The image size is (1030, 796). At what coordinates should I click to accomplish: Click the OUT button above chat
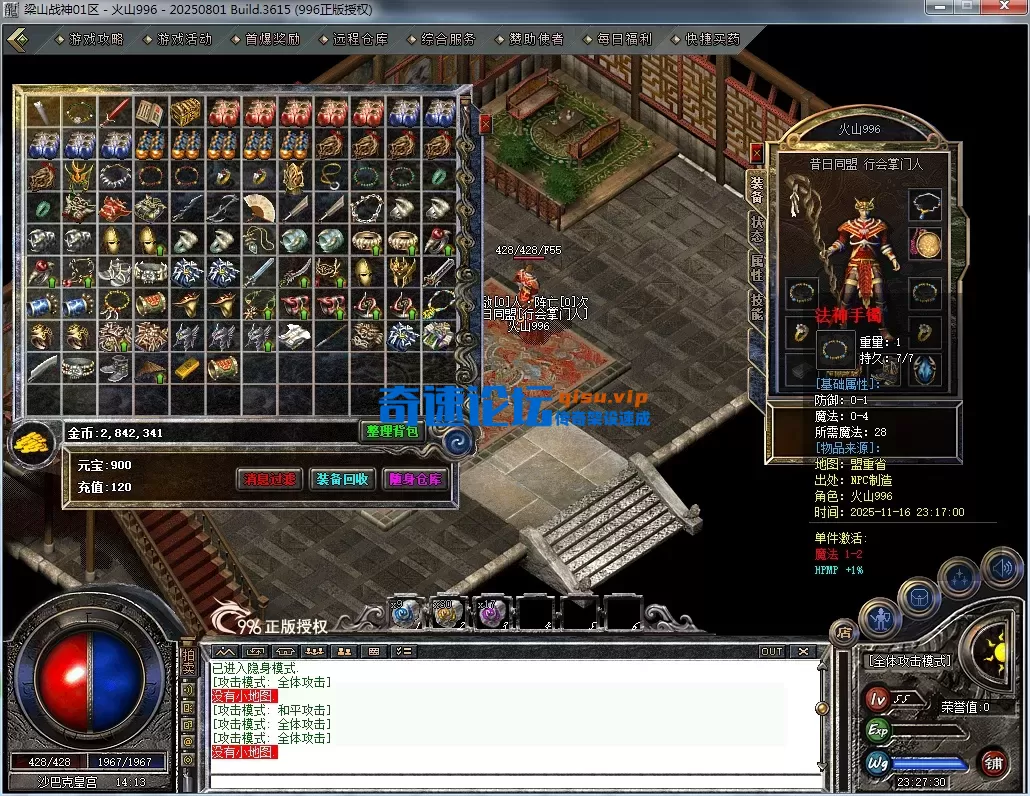[x=771, y=651]
